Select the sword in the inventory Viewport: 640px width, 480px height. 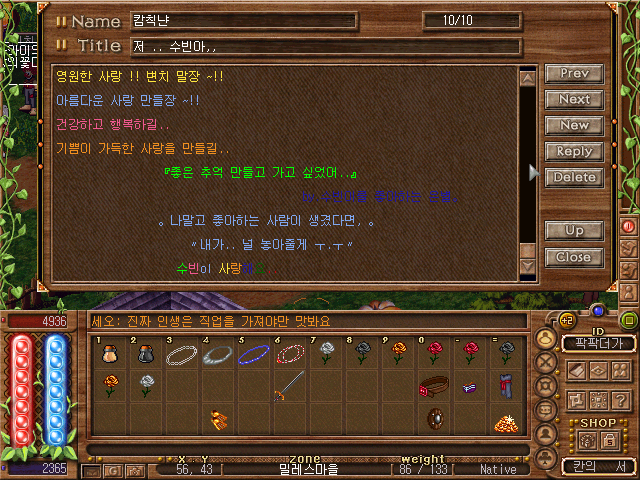[288, 385]
